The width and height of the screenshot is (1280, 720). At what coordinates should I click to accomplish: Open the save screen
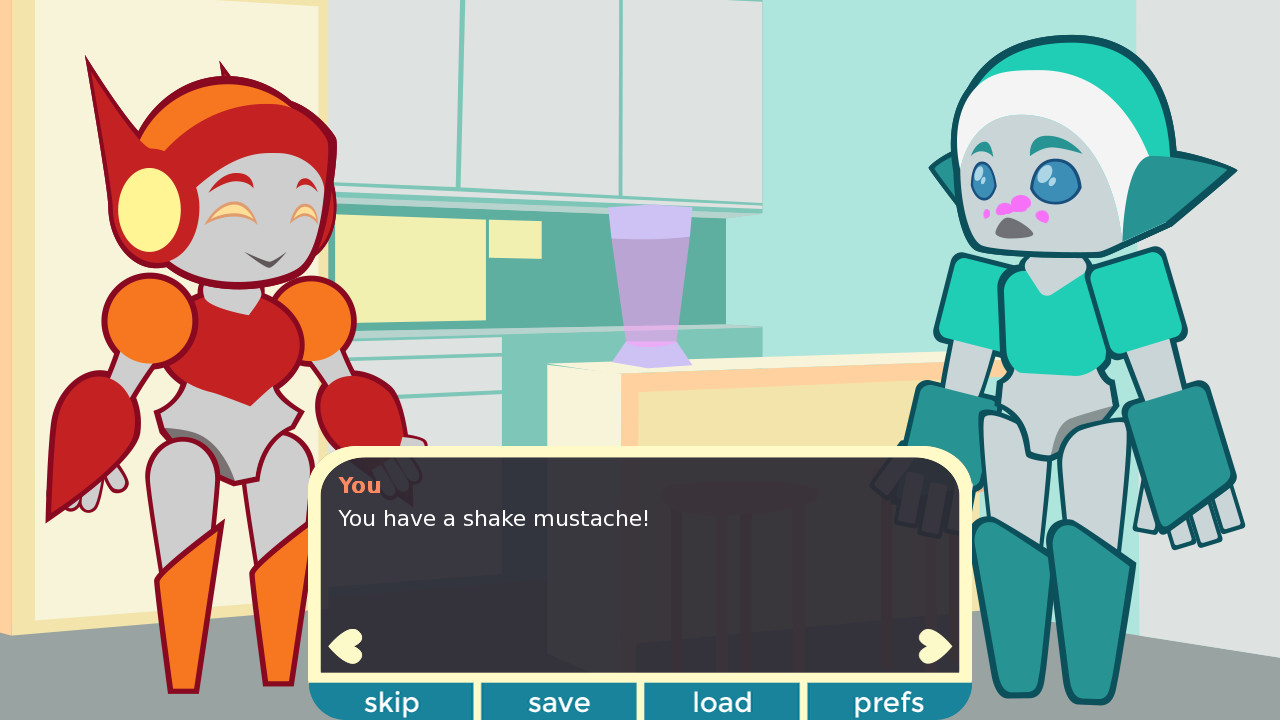pyautogui.click(x=558, y=702)
